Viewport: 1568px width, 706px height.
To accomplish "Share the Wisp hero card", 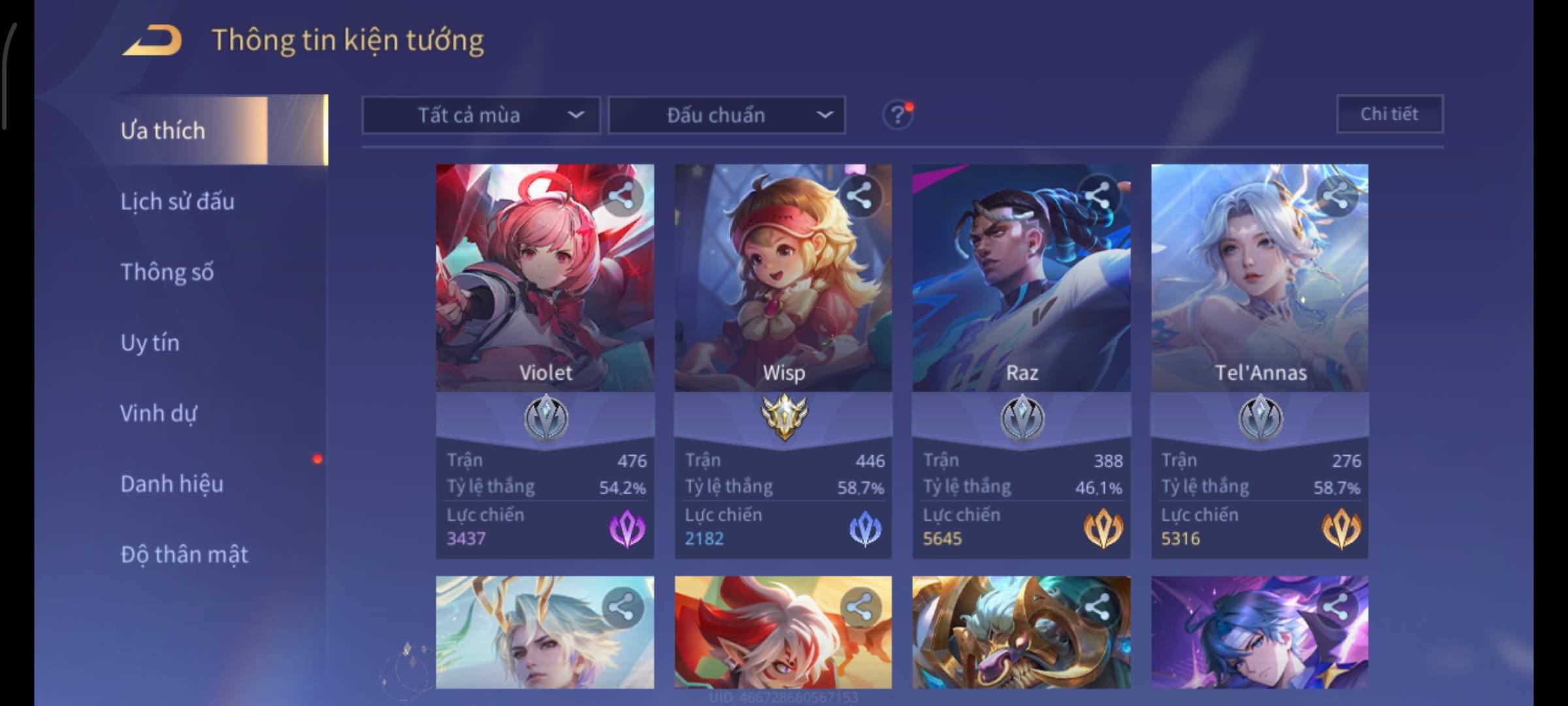I will point(859,195).
